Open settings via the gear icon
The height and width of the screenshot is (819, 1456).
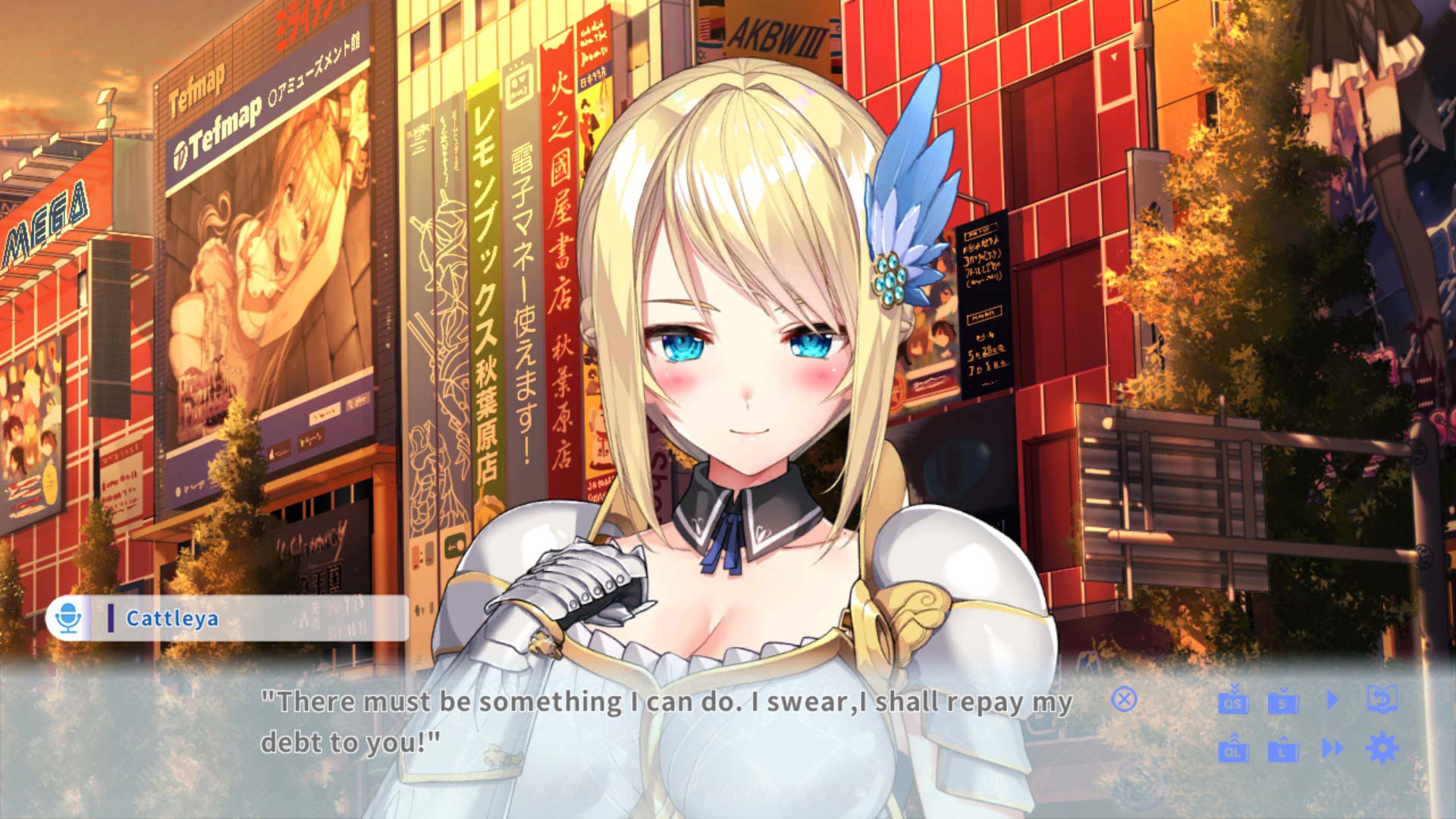pos(1382,748)
